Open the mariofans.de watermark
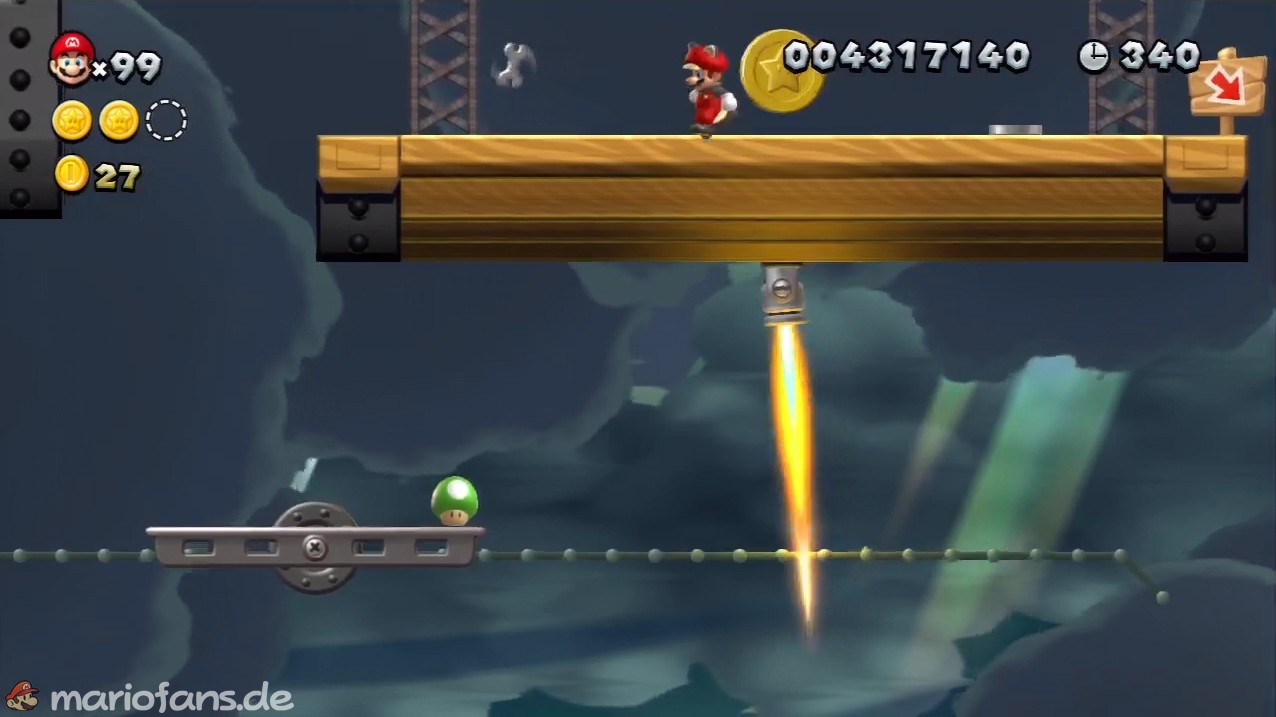 click(x=150, y=696)
